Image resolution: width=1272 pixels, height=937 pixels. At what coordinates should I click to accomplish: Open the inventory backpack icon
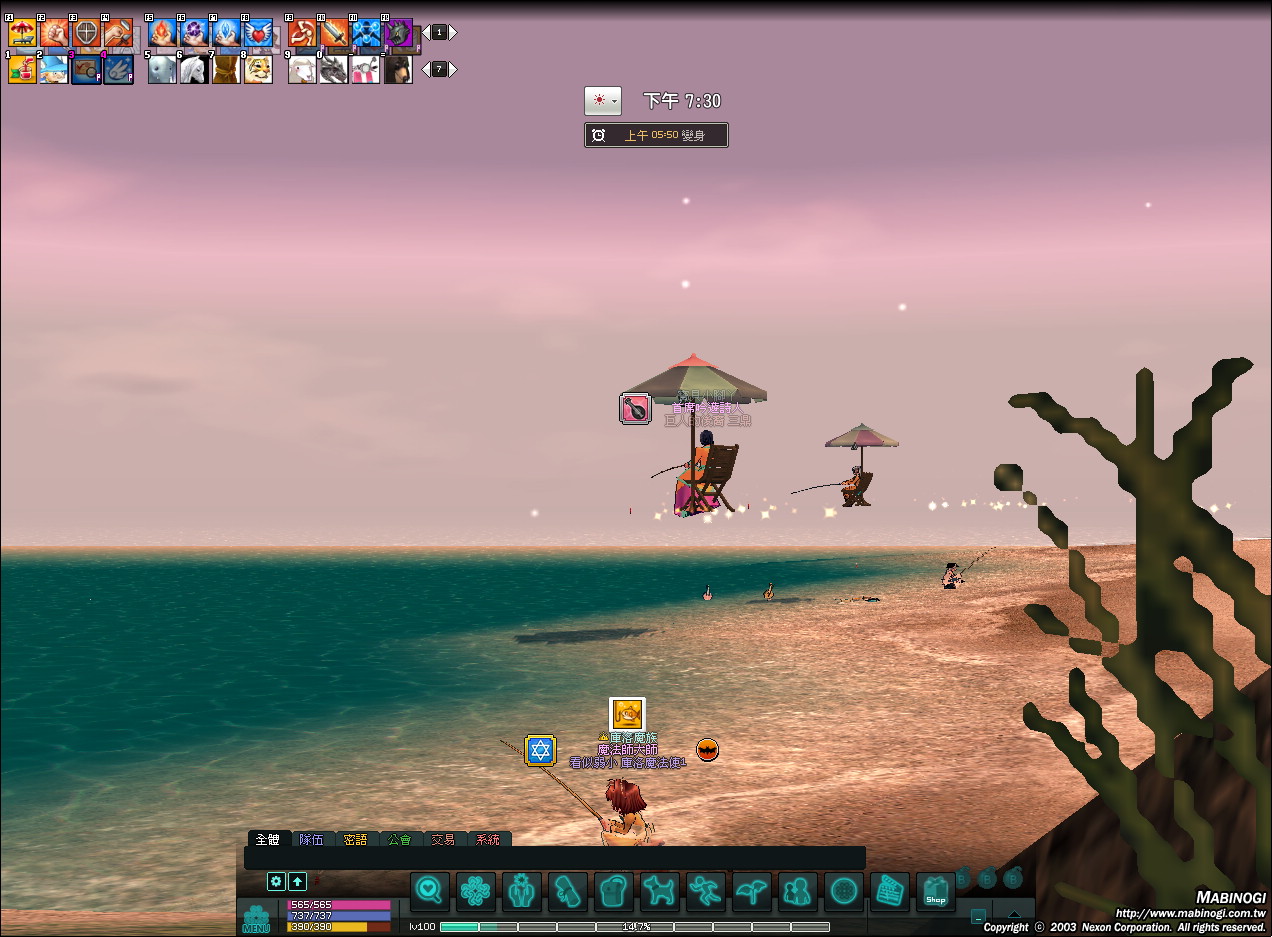tap(614, 892)
